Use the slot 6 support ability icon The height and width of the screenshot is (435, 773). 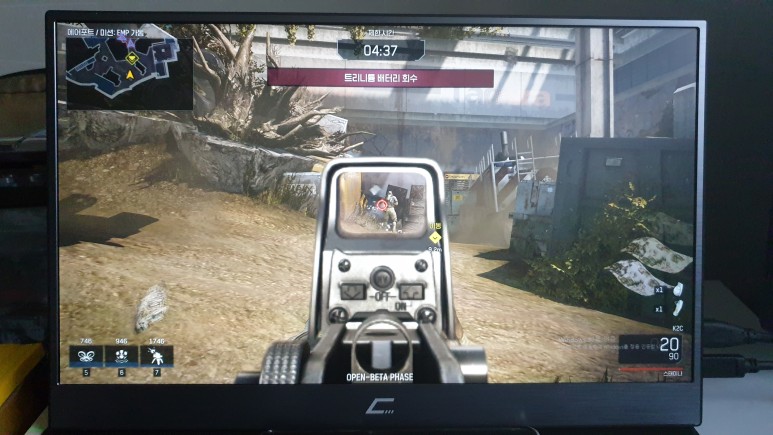coord(122,356)
